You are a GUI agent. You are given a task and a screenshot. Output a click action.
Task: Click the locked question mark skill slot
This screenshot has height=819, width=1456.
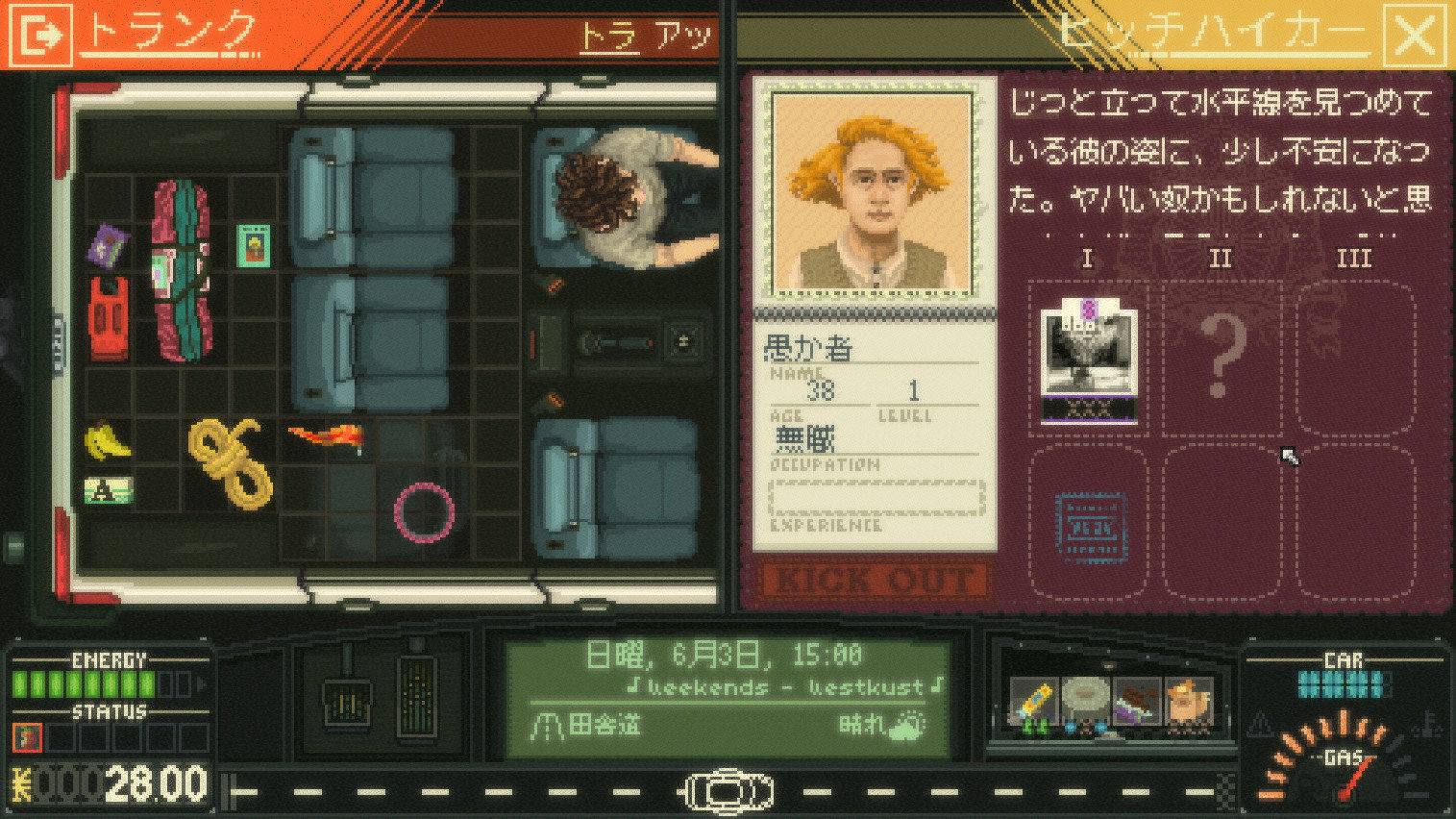[x=1219, y=359]
